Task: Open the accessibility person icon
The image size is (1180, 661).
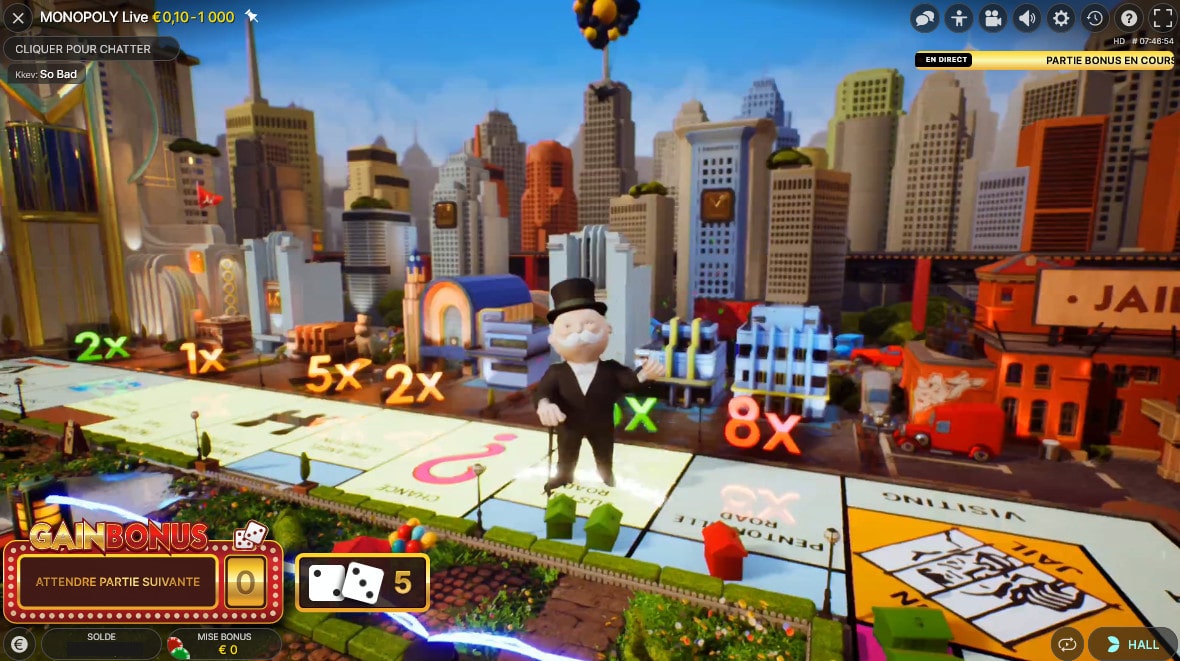Action: (959, 18)
